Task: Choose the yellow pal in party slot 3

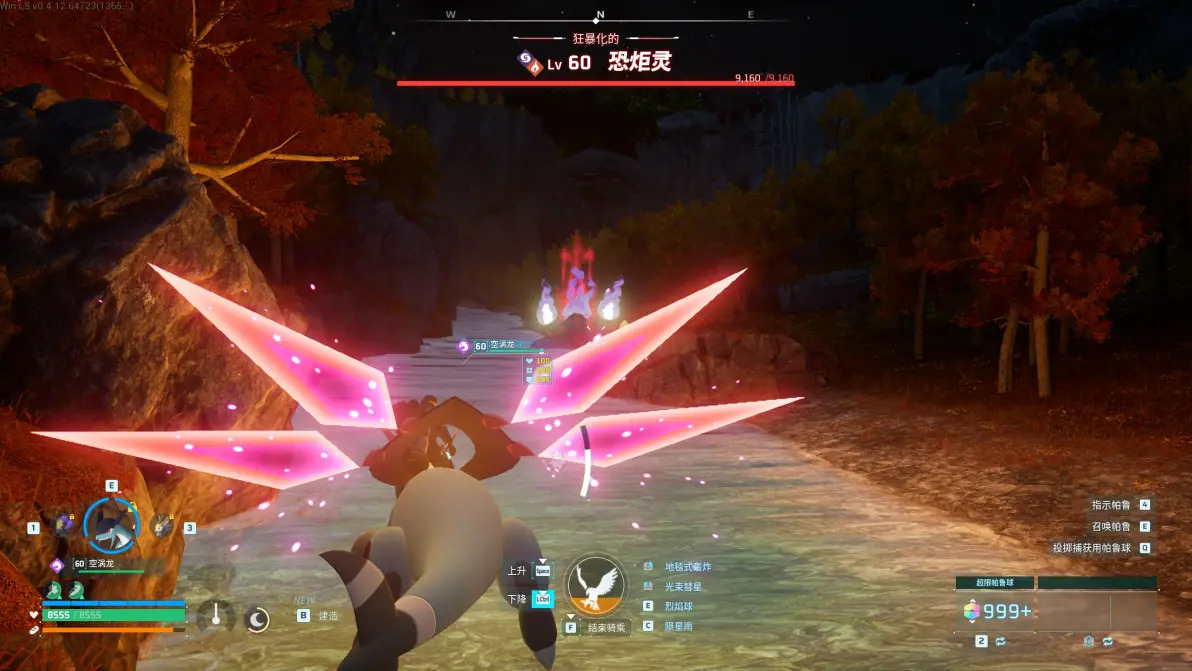Action: [x=160, y=525]
